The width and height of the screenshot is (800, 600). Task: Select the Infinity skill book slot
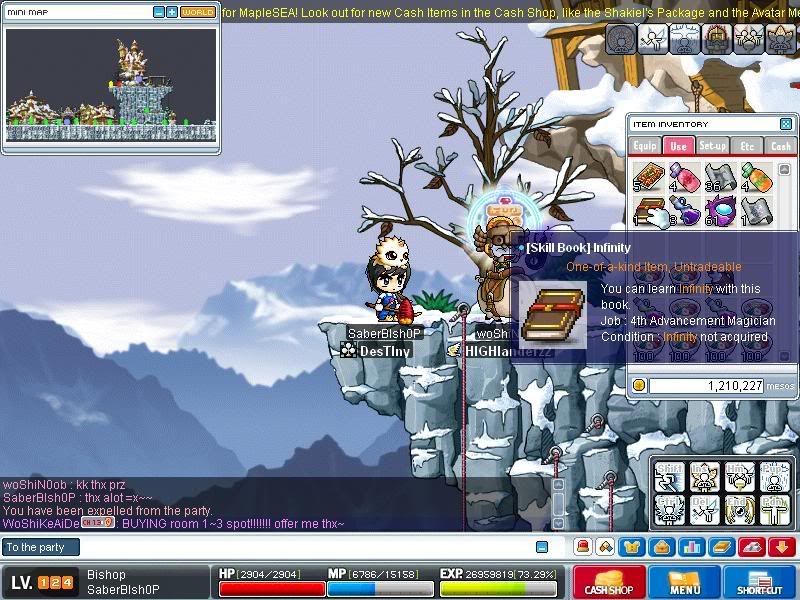(x=649, y=211)
